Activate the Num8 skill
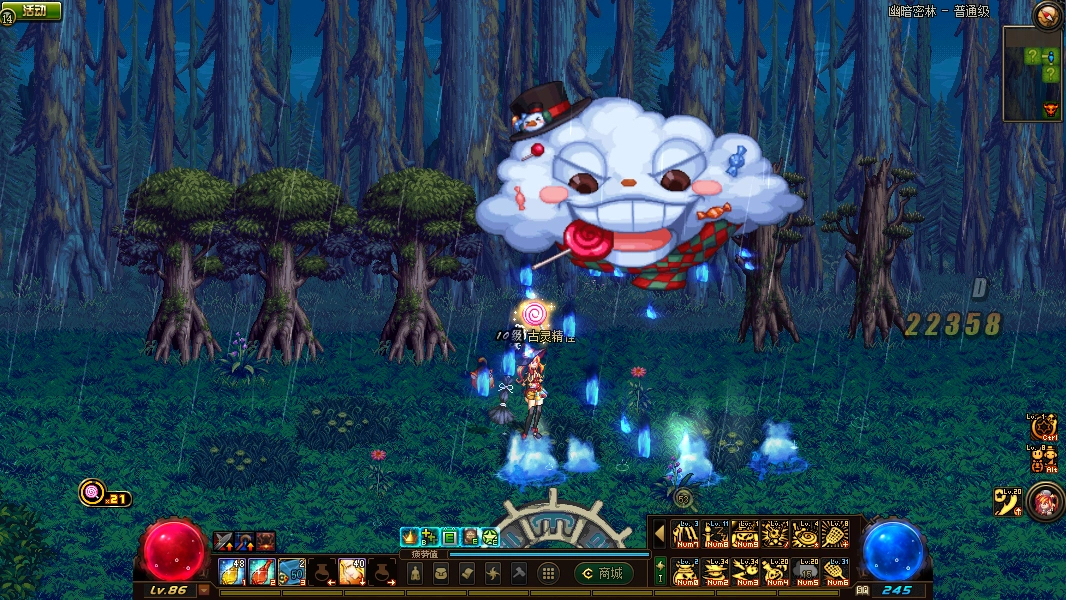The height and width of the screenshot is (600, 1066). [715, 535]
